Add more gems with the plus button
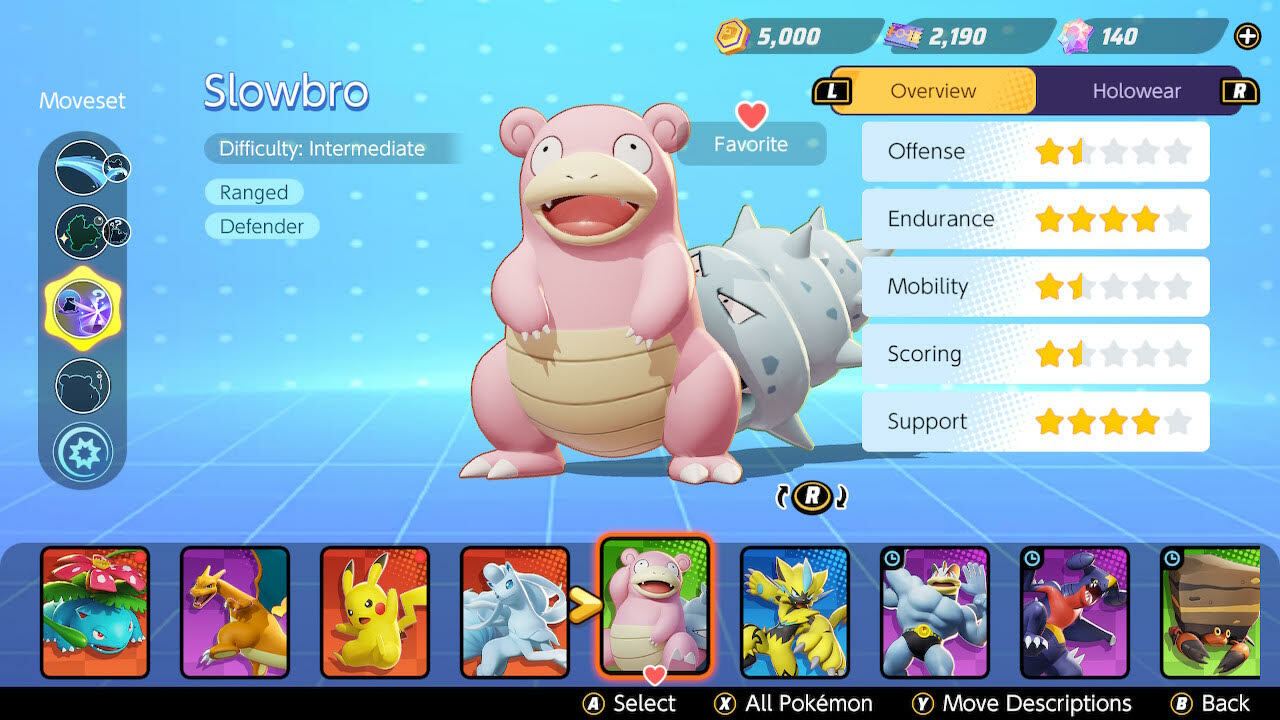 (1247, 37)
